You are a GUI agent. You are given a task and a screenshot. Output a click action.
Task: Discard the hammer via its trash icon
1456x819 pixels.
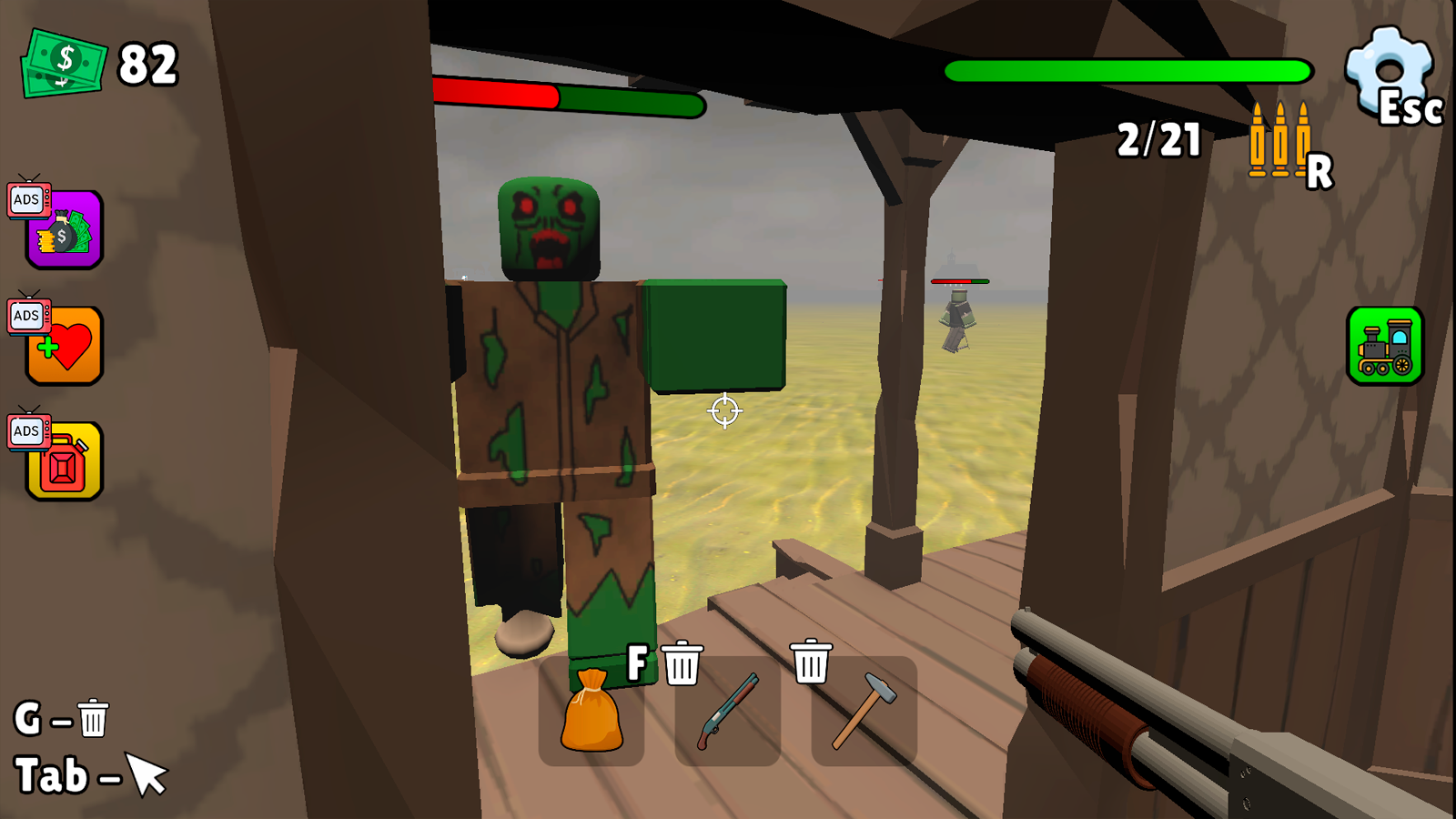click(811, 661)
